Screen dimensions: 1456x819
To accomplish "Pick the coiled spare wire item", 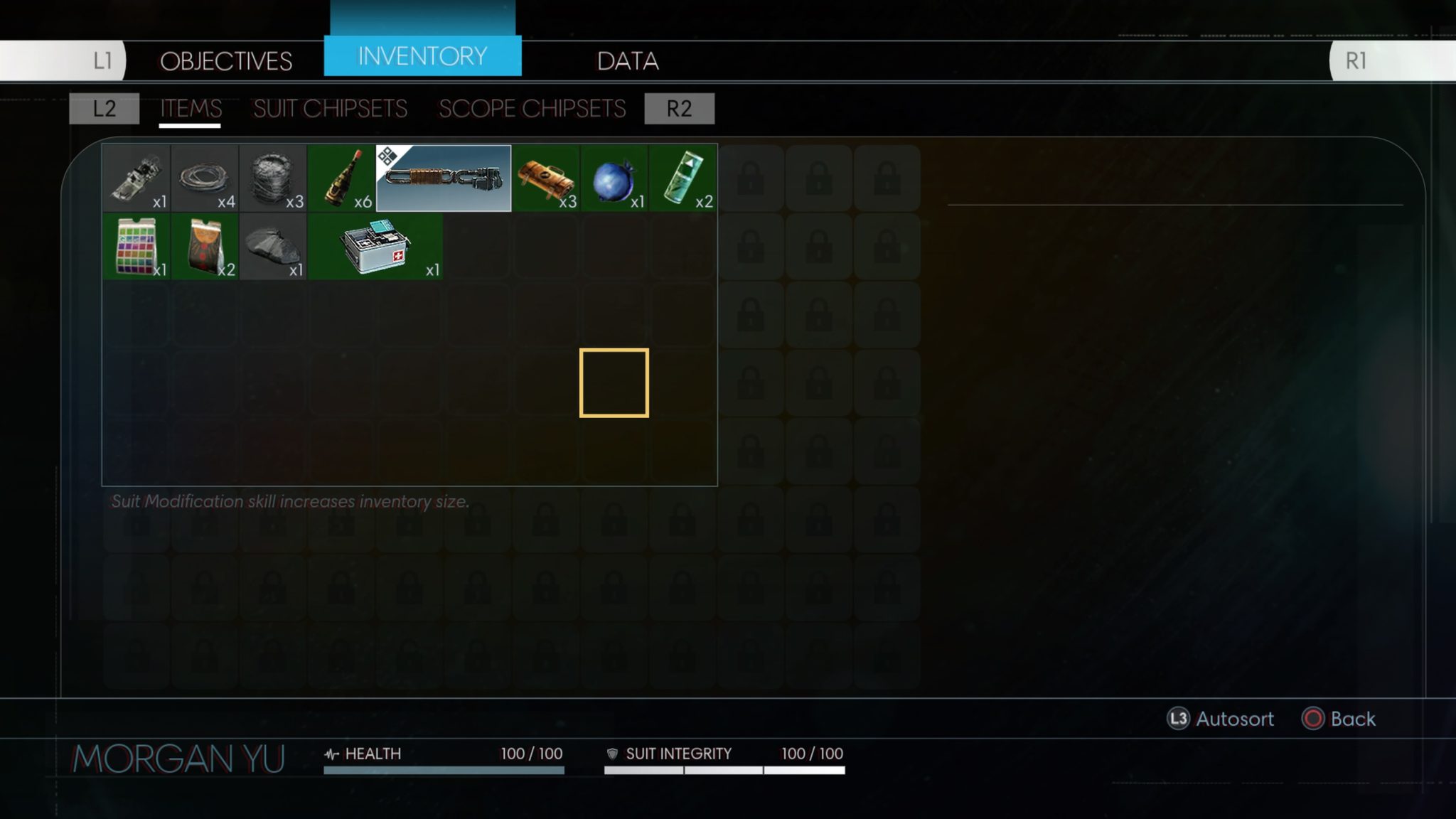I will point(205,178).
